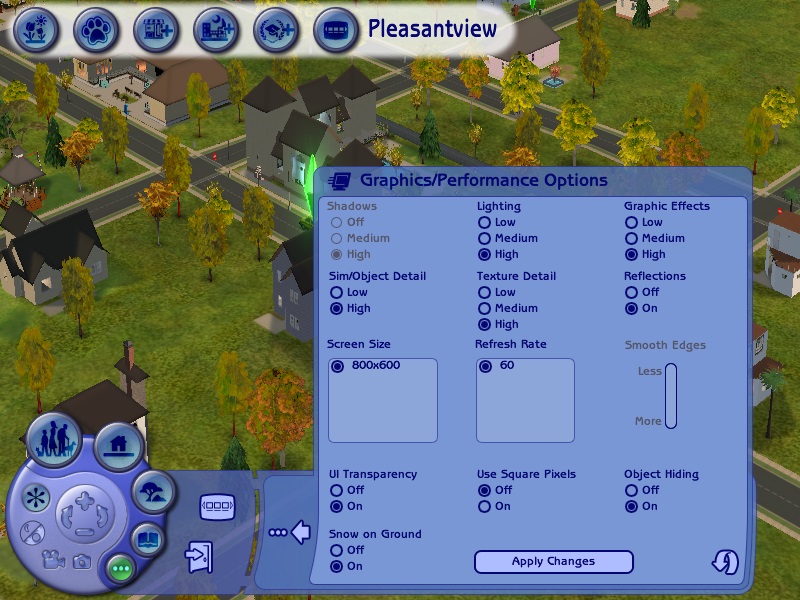Set Texture Detail to Medium

(484, 309)
